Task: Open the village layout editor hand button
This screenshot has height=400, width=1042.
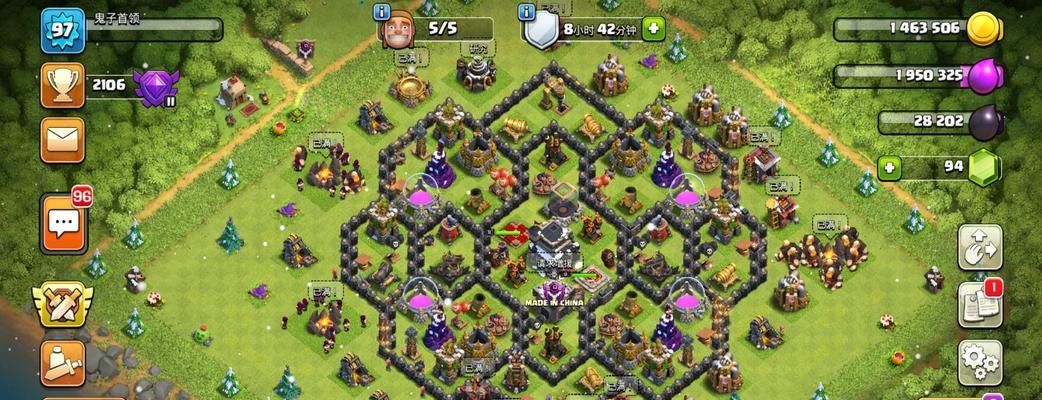Action: pyautogui.click(x=980, y=248)
